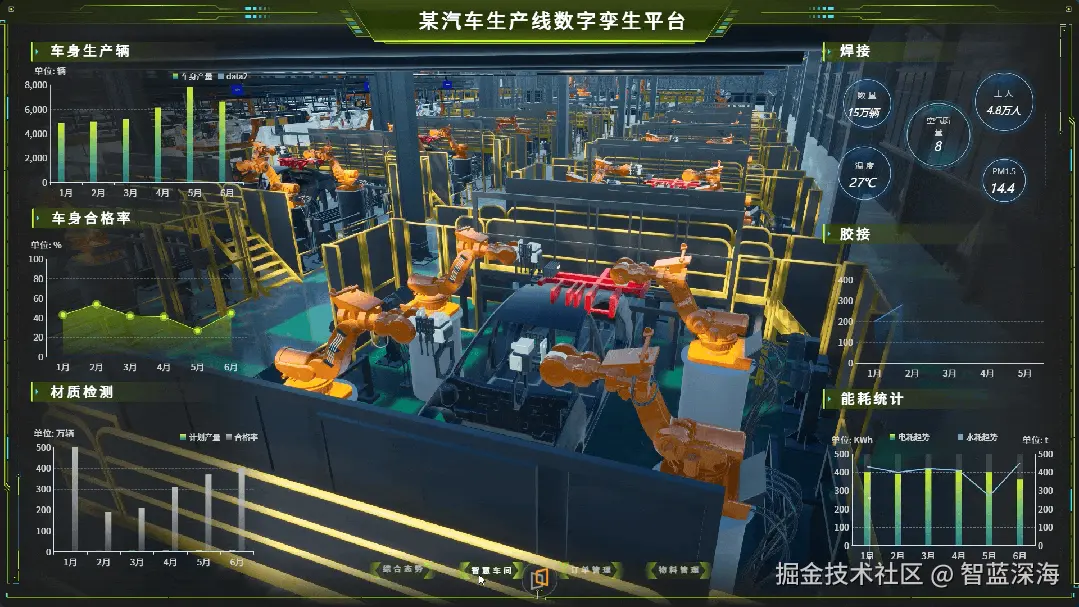This screenshot has width=1079, height=607.
Task: Select the May bar in 车身生产辆 chart
Action: pos(190,135)
